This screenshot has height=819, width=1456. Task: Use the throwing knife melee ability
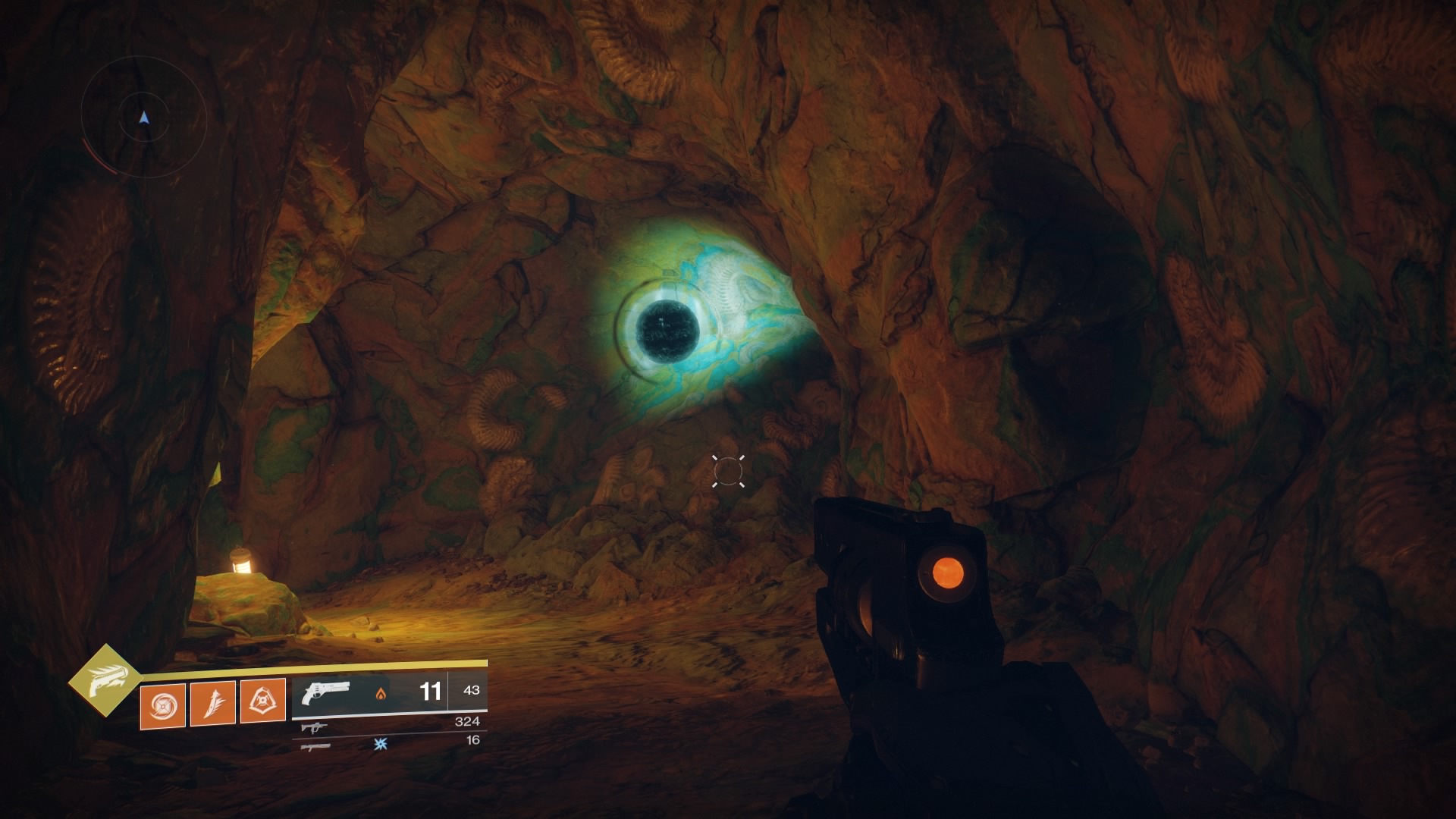(x=213, y=702)
